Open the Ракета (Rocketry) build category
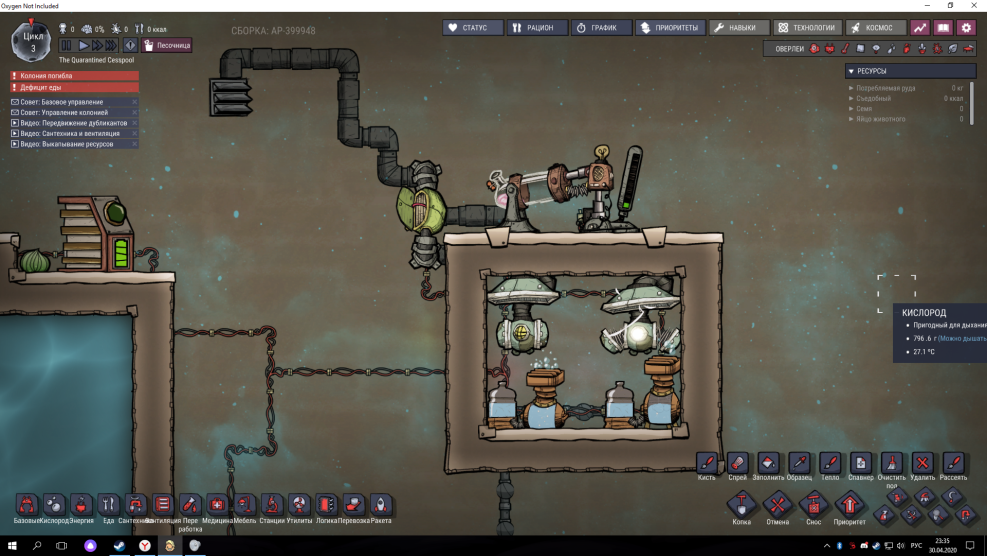This screenshot has height=556, width=987. 380,505
